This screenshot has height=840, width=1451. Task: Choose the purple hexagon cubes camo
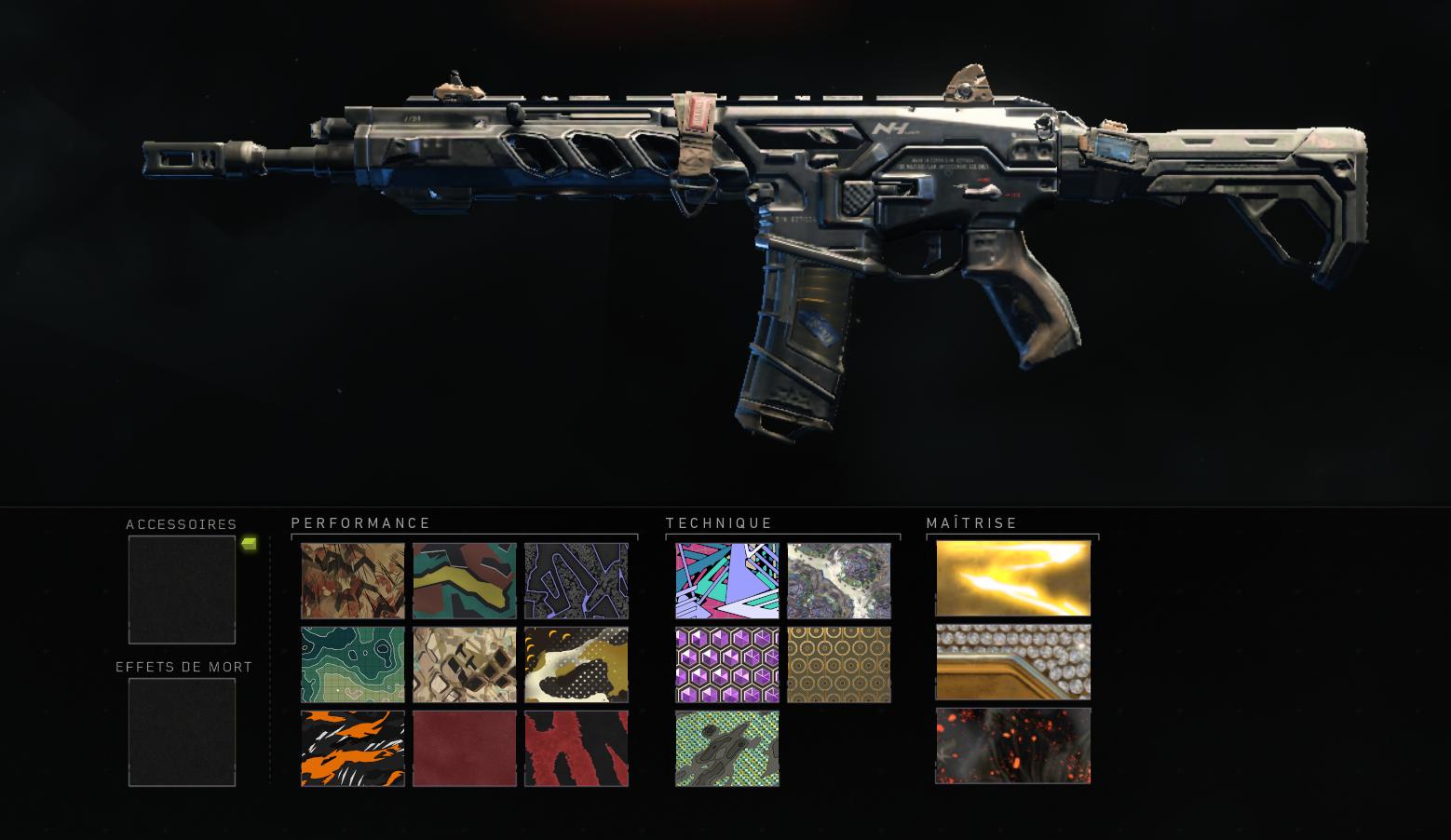pos(727,664)
